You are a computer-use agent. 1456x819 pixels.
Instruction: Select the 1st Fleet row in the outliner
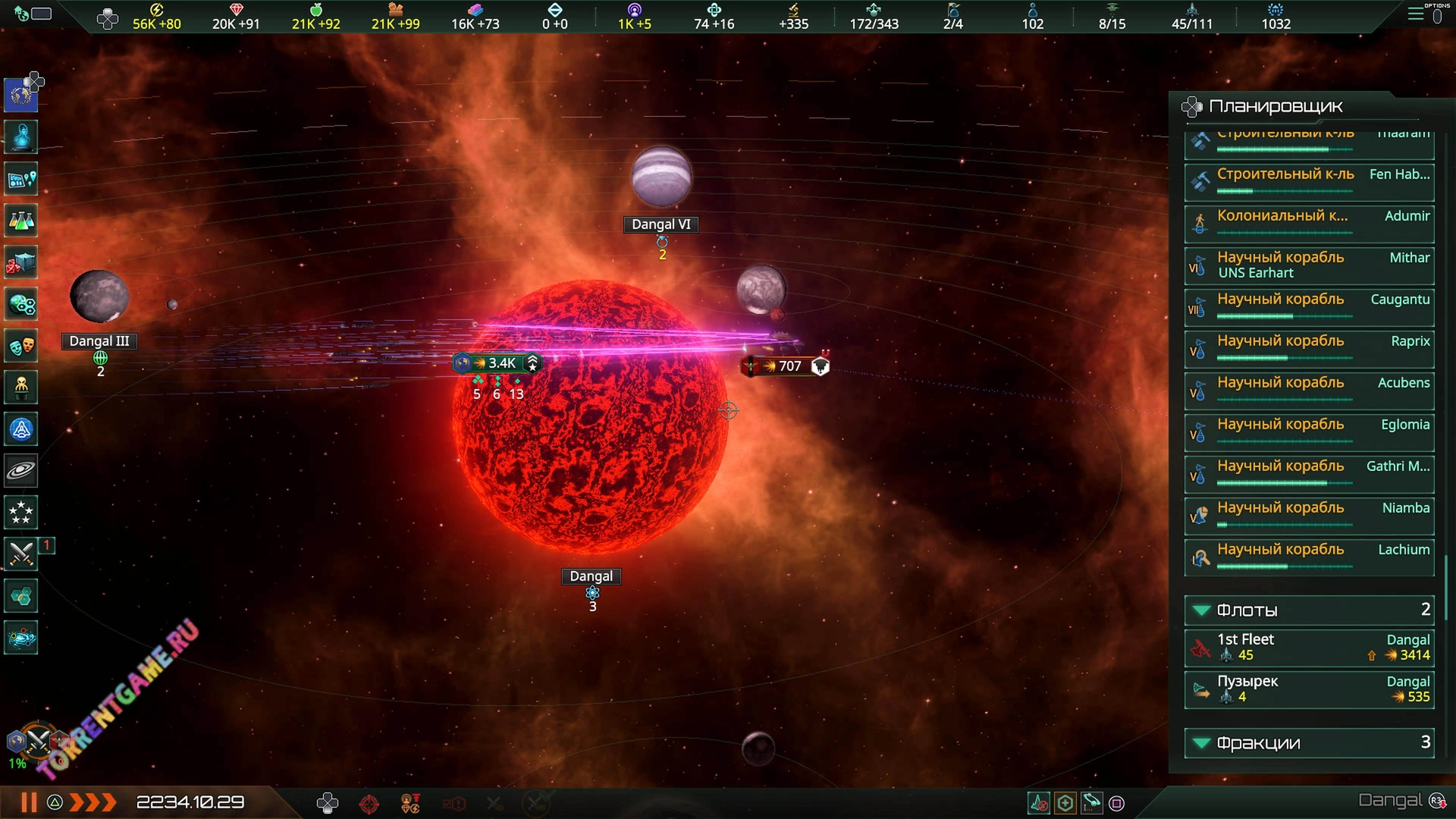1309,648
